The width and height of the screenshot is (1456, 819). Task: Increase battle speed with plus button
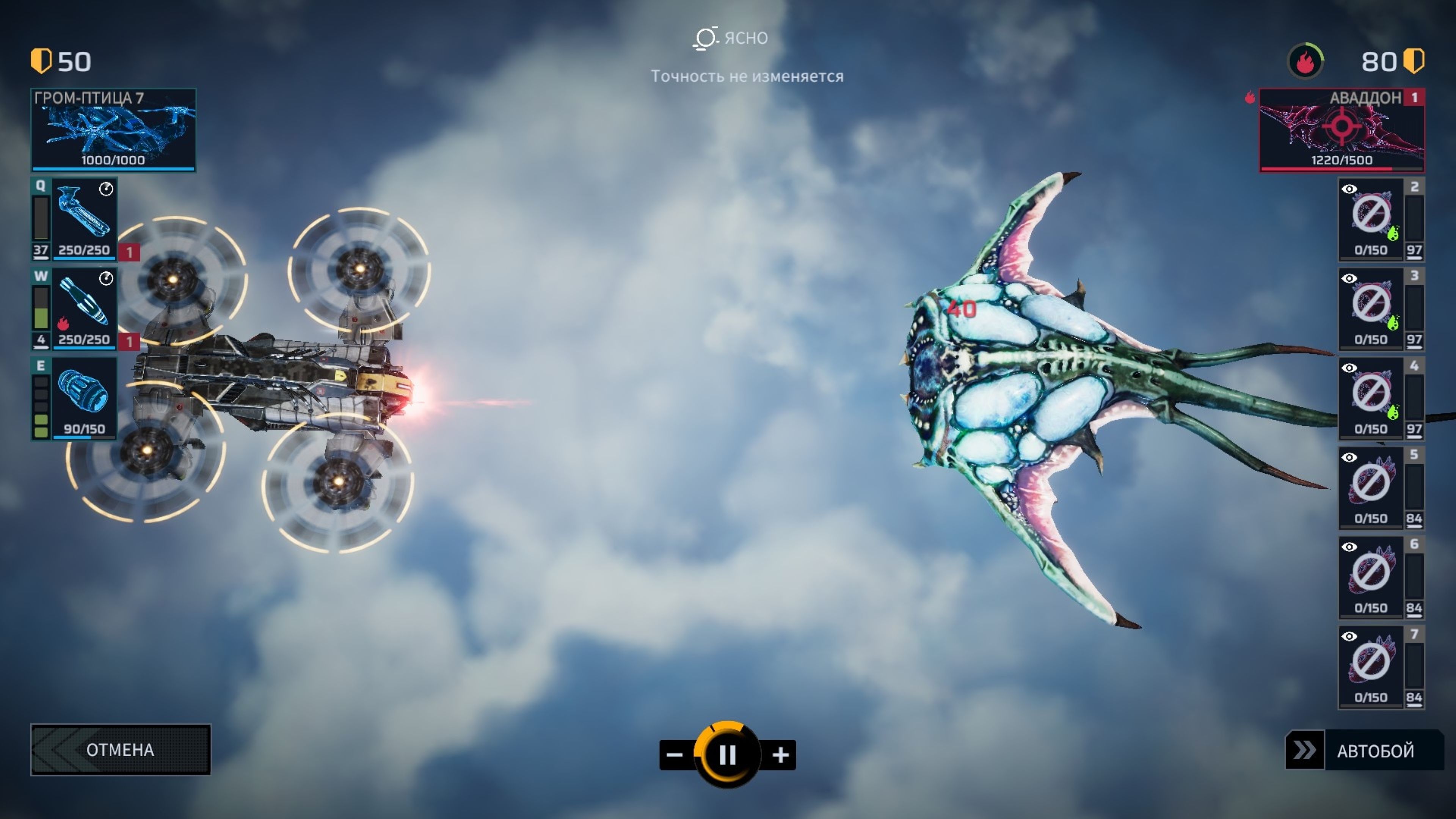tap(781, 755)
